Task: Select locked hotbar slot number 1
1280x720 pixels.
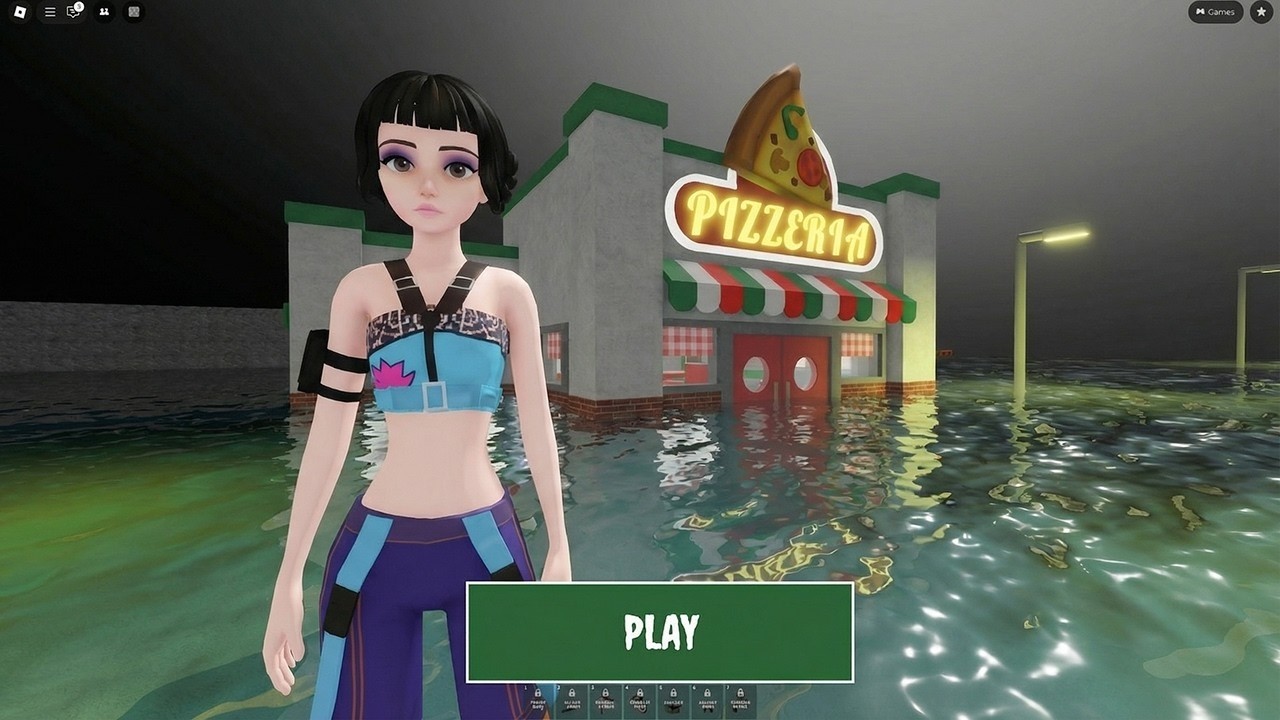Action: [x=538, y=700]
